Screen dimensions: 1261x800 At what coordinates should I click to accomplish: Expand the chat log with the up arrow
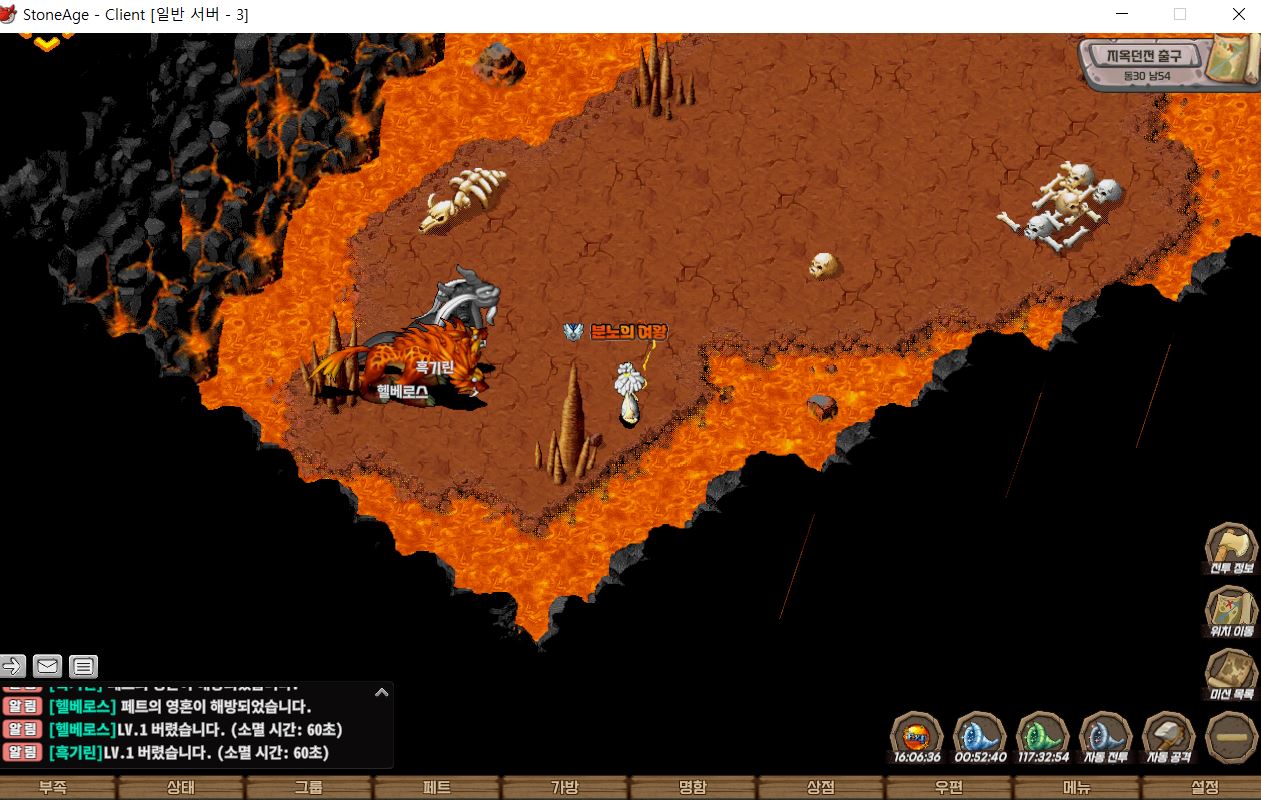pos(381,692)
